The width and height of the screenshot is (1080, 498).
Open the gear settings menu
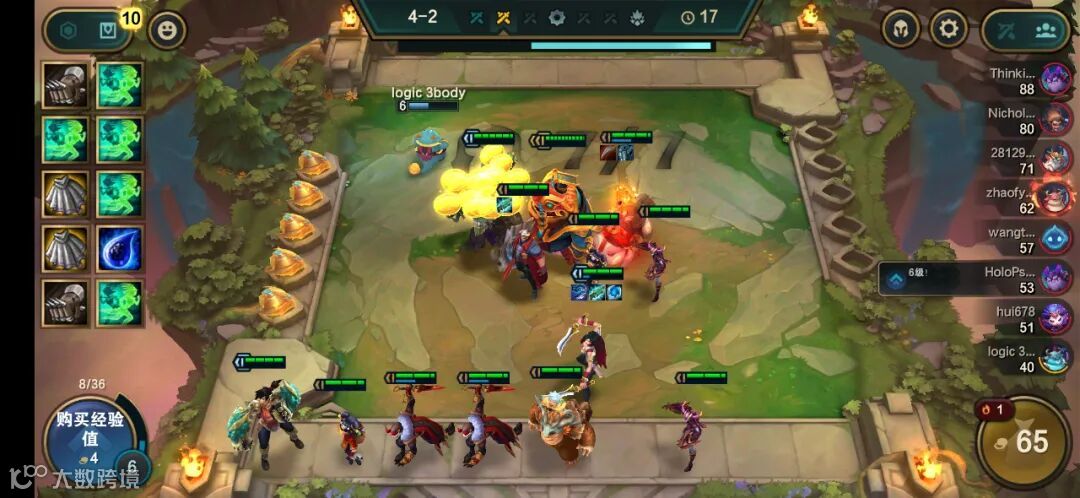[949, 29]
